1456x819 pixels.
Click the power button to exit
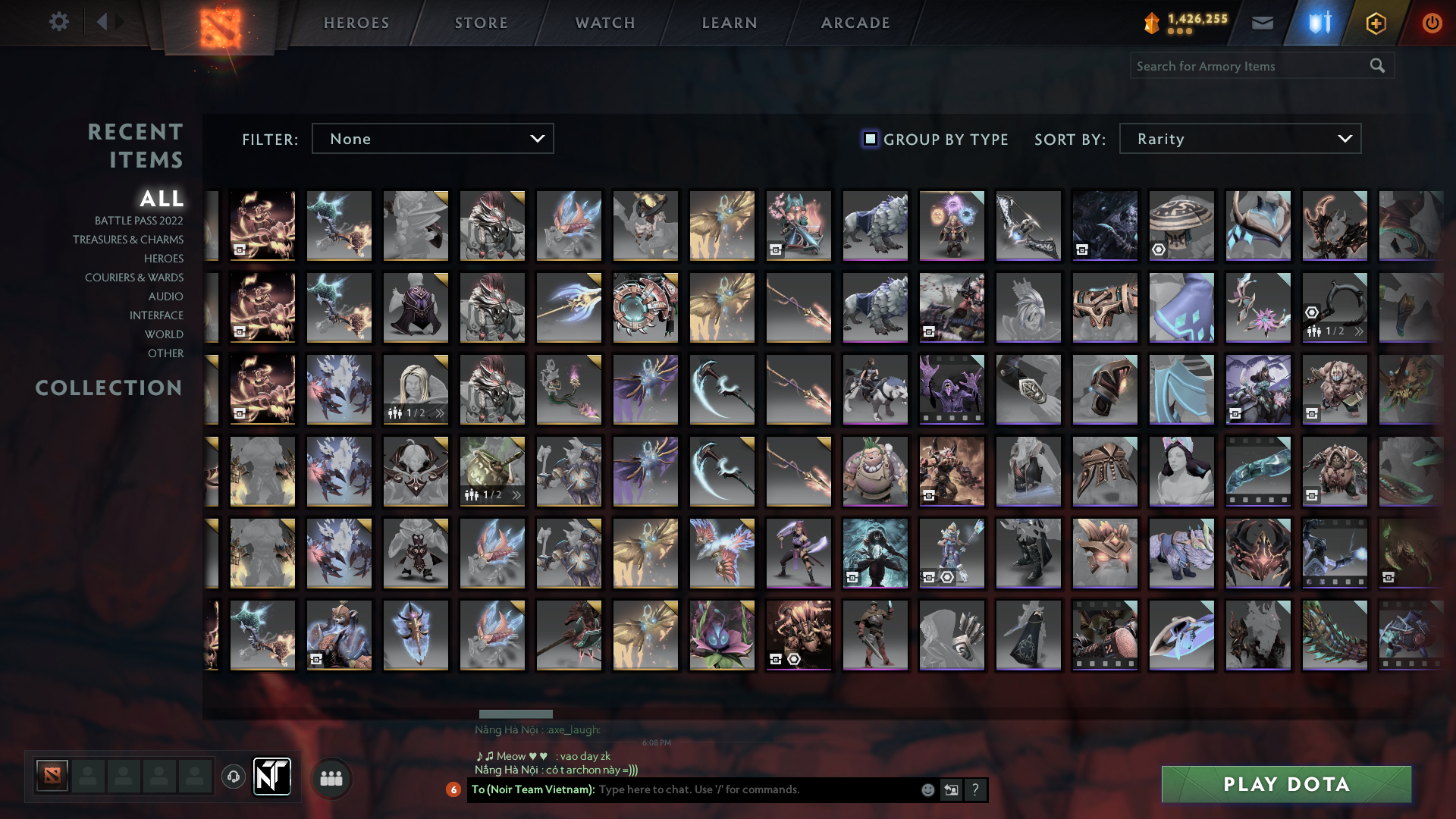click(x=1432, y=23)
